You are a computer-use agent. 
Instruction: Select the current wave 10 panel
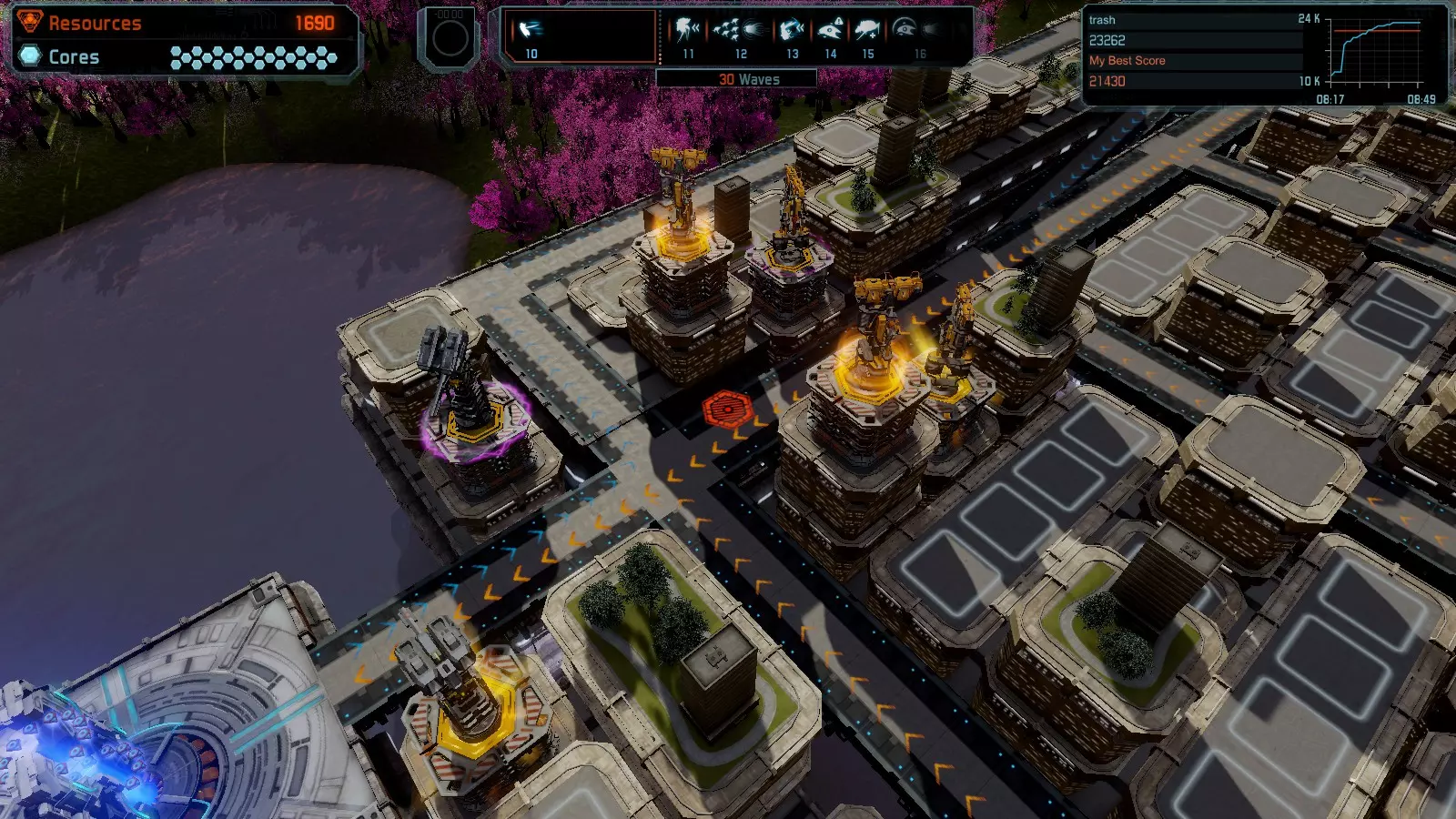click(581, 36)
